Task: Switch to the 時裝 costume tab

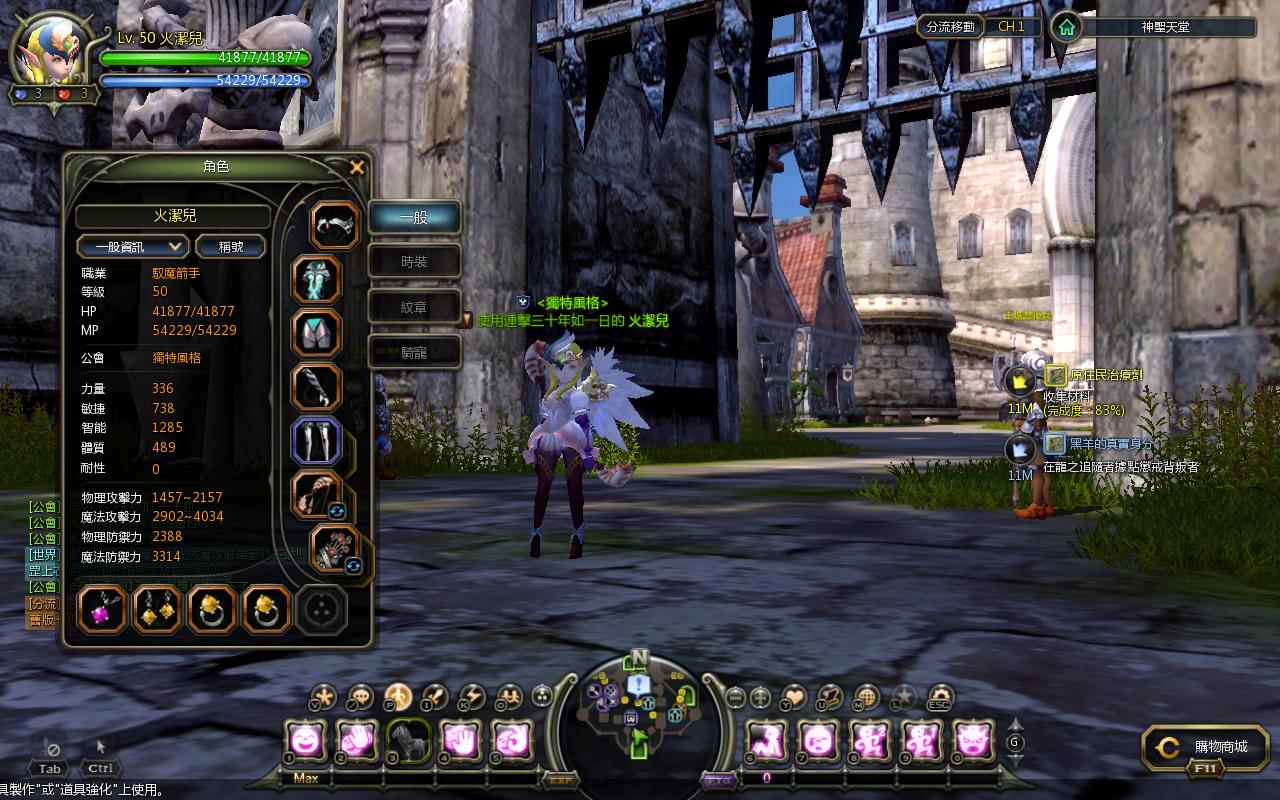Action: [x=414, y=262]
